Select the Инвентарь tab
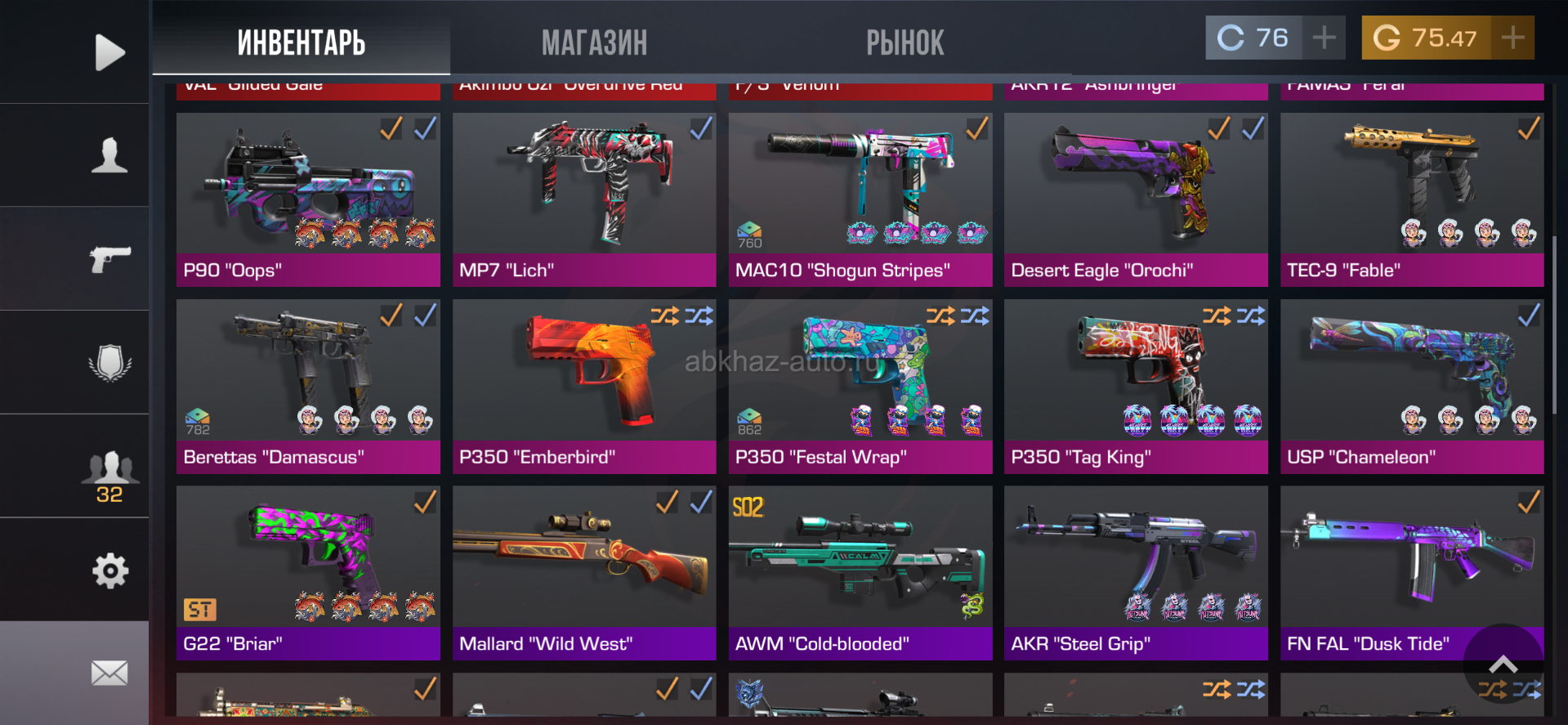The height and width of the screenshot is (725, 1568). [301, 43]
